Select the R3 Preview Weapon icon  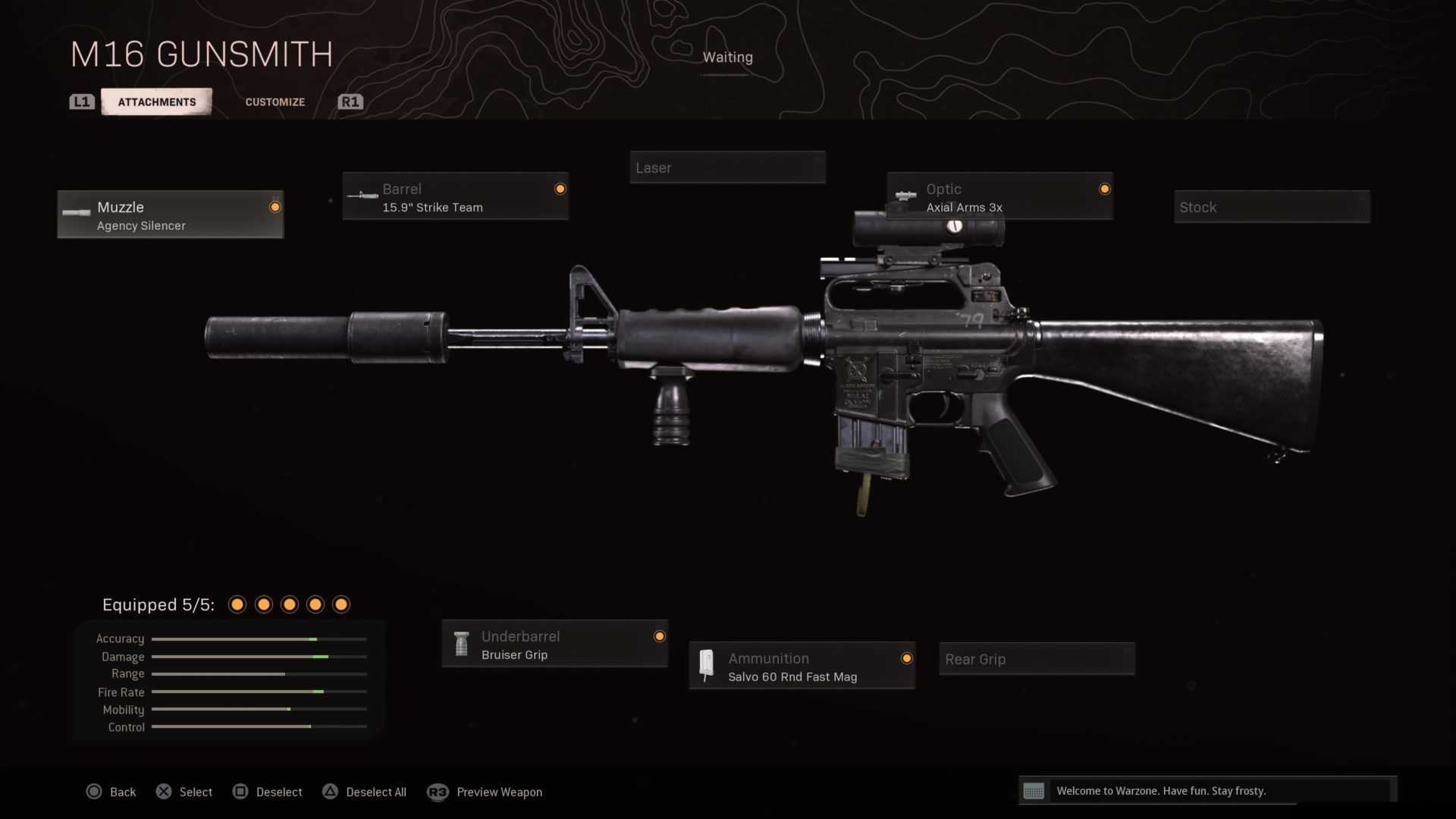[438, 792]
